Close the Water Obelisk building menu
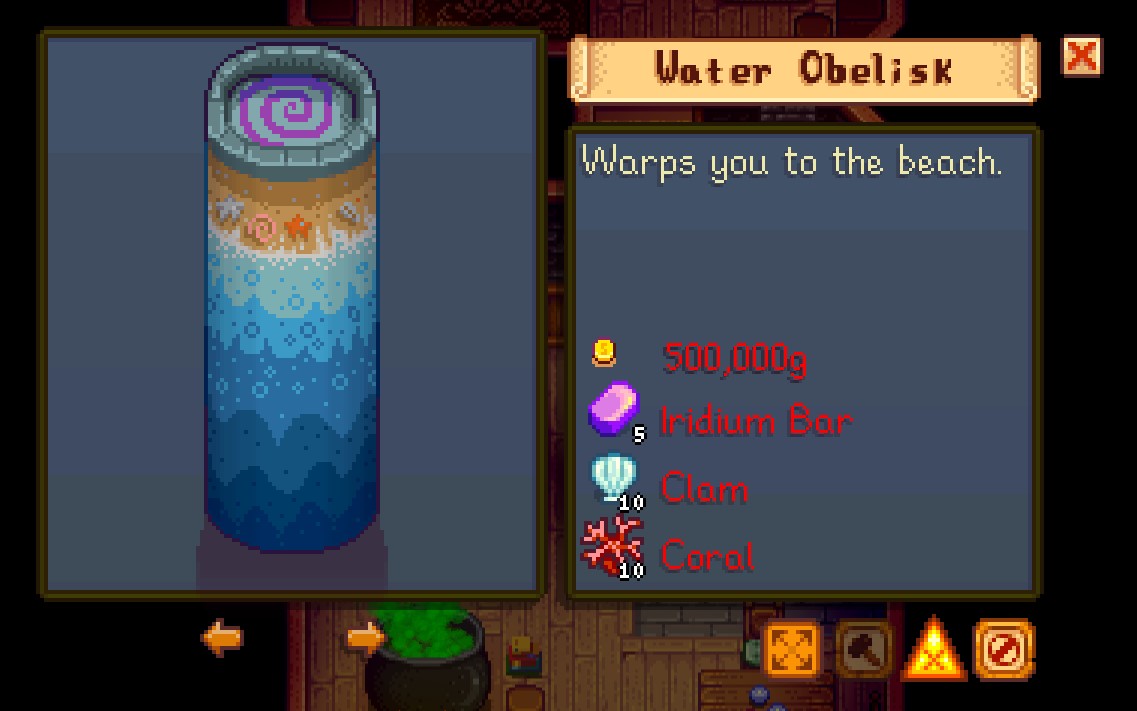 coord(1081,57)
